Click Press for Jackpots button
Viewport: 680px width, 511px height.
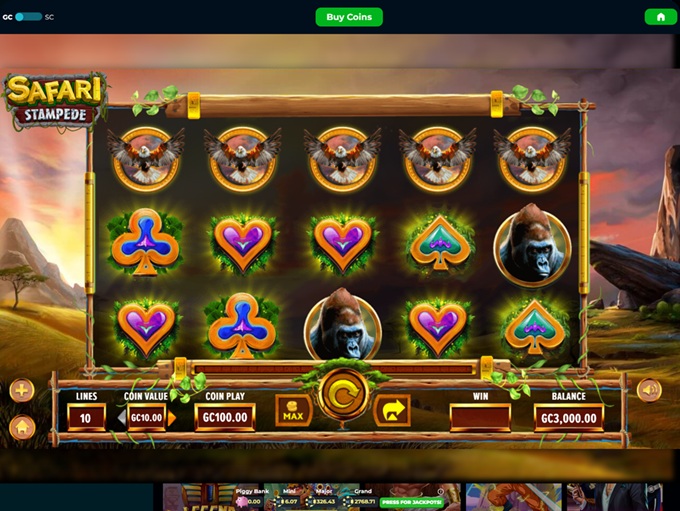[x=412, y=501]
